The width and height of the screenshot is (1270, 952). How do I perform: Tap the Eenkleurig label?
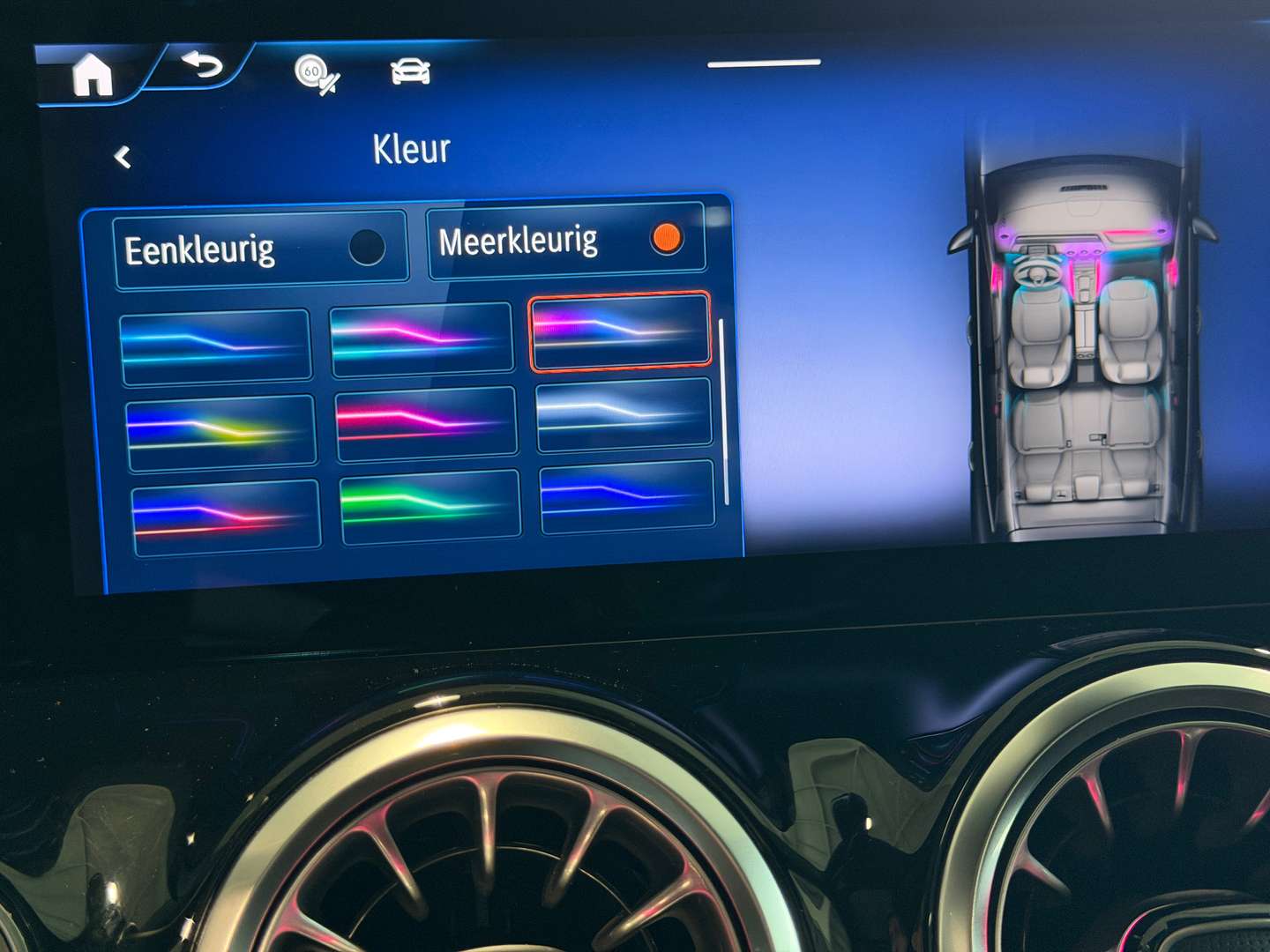pos(203,252)
